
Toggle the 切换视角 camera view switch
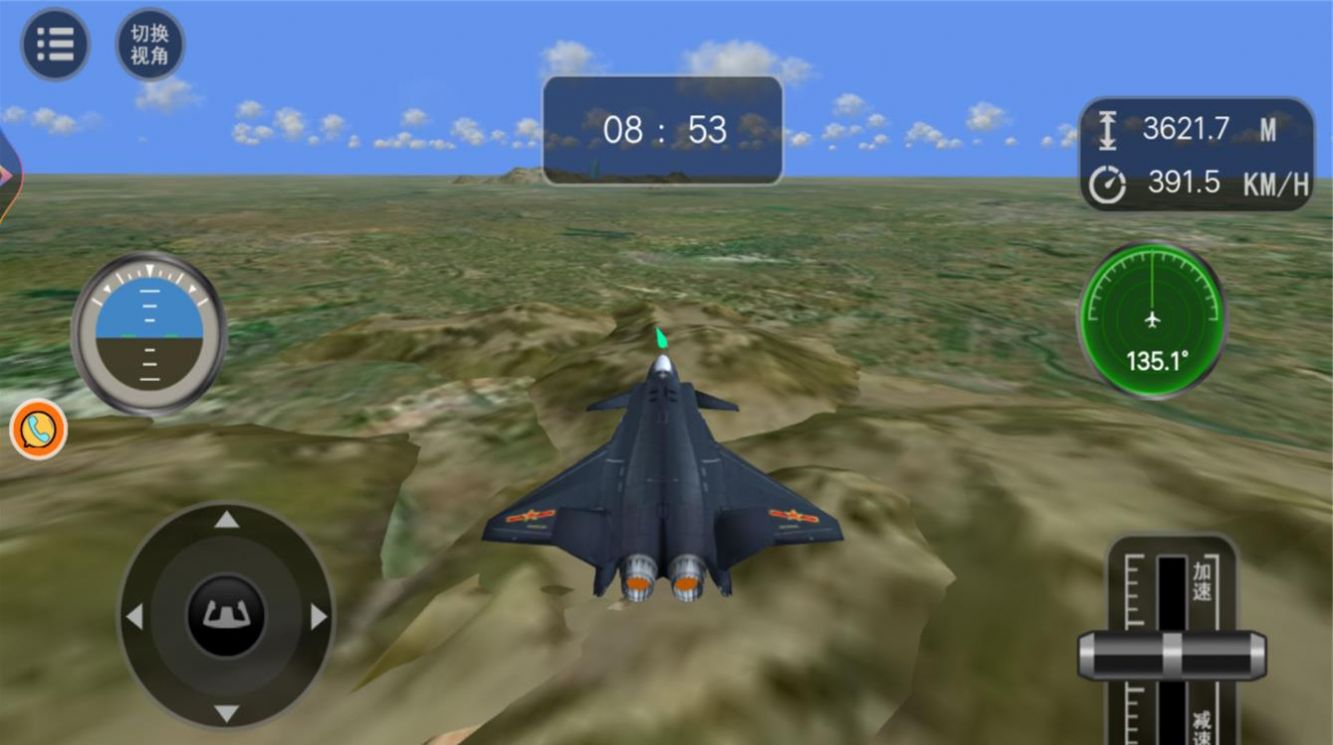(151, 43)
